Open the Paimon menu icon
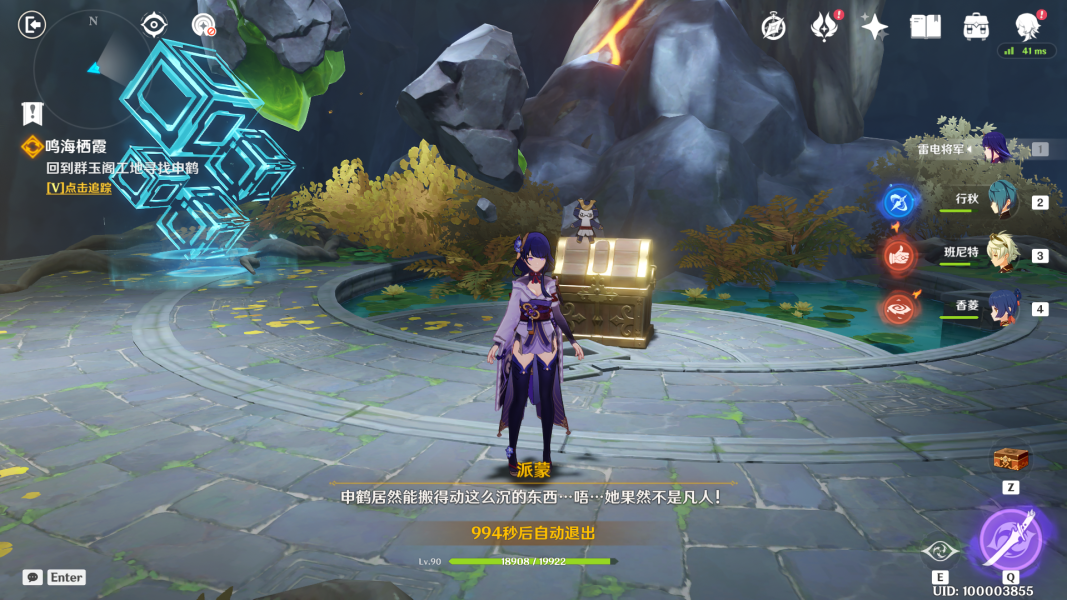 pyautogui.click(x=1027, y=25)
